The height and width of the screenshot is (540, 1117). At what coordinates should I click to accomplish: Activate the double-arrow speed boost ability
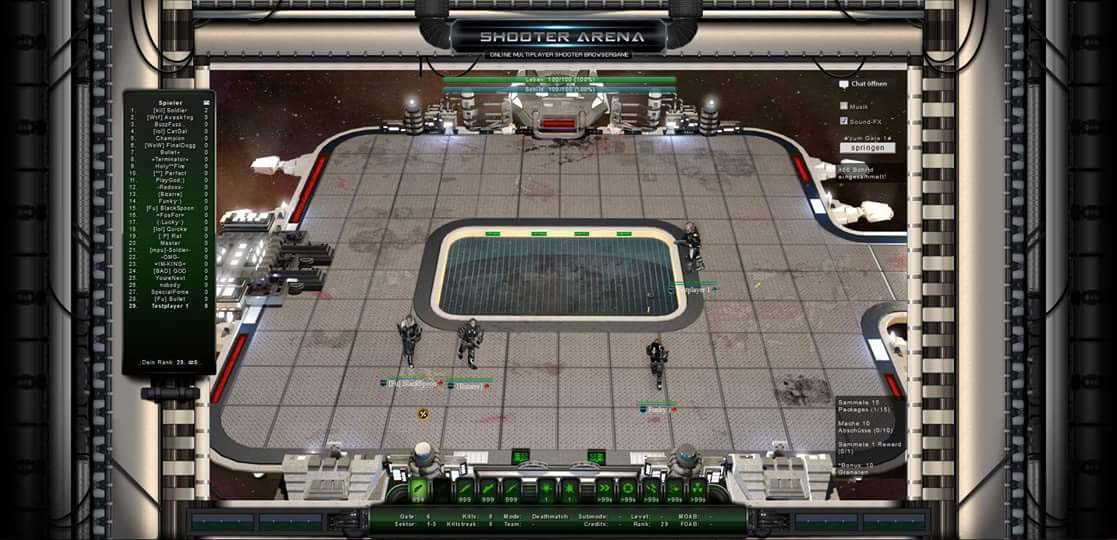click(x=603, y=489)
